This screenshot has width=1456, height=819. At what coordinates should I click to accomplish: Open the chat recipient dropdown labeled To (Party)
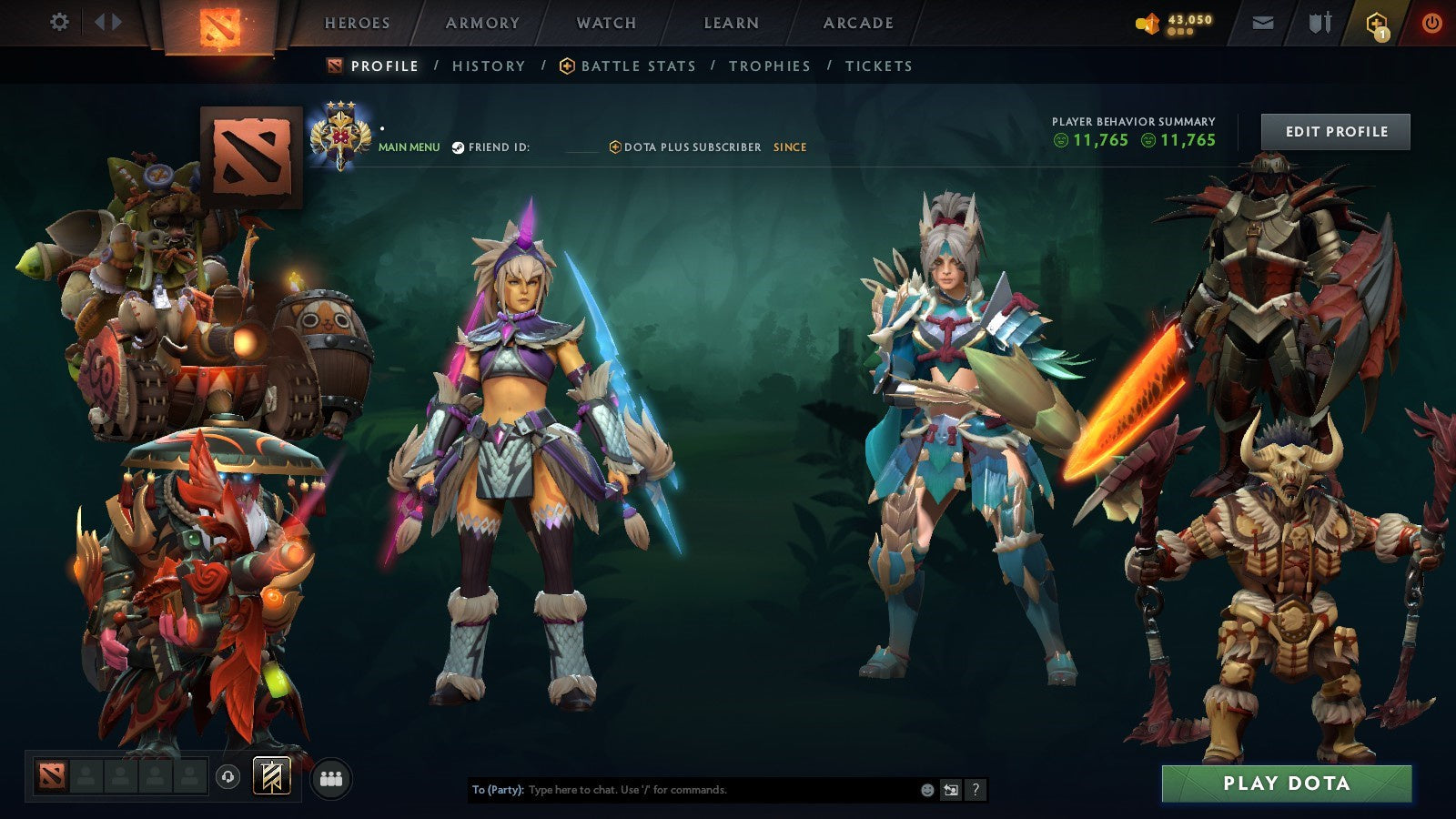[x=496, y=790]
